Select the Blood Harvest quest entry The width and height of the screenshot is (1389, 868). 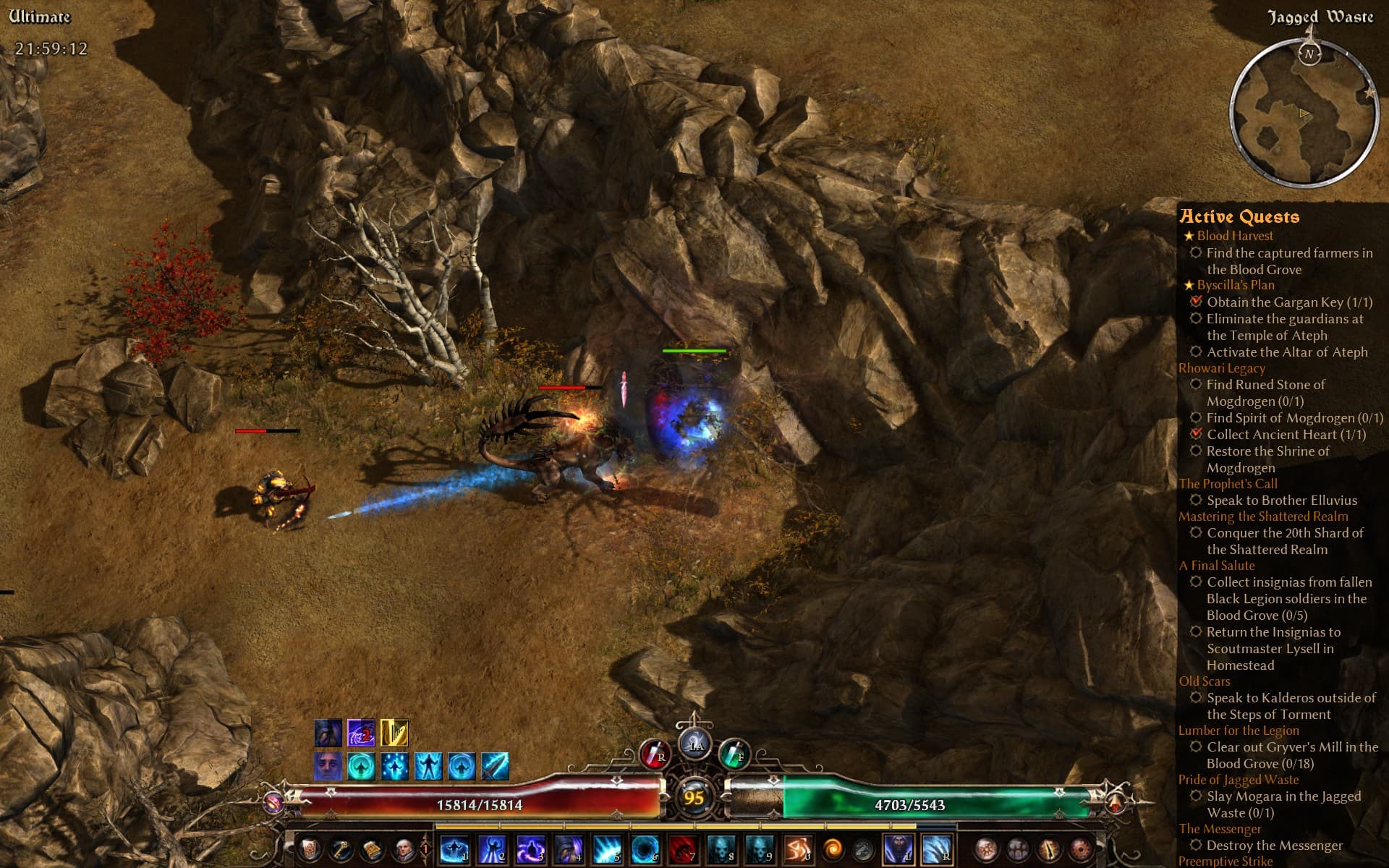tap(1235, 236)
